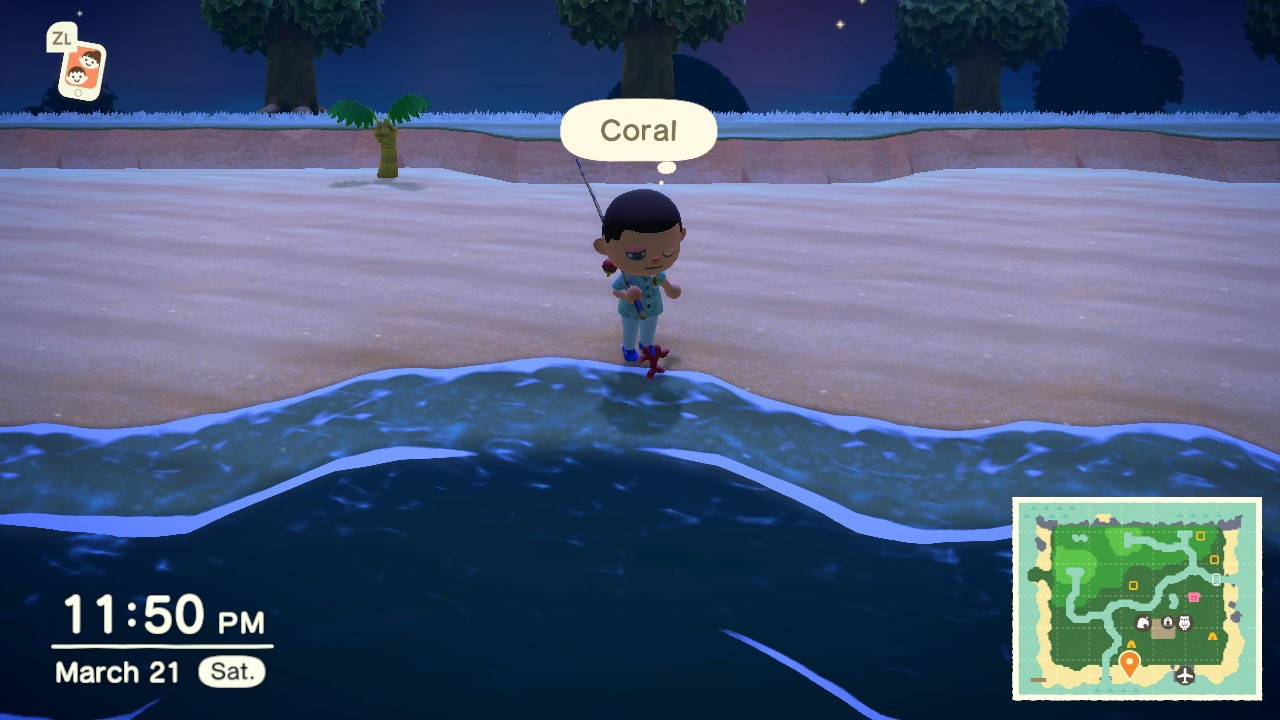Select the locked building icon on the map
Image resolution: width=1280 pixels, height=720 pixels.
(1167, 621)
